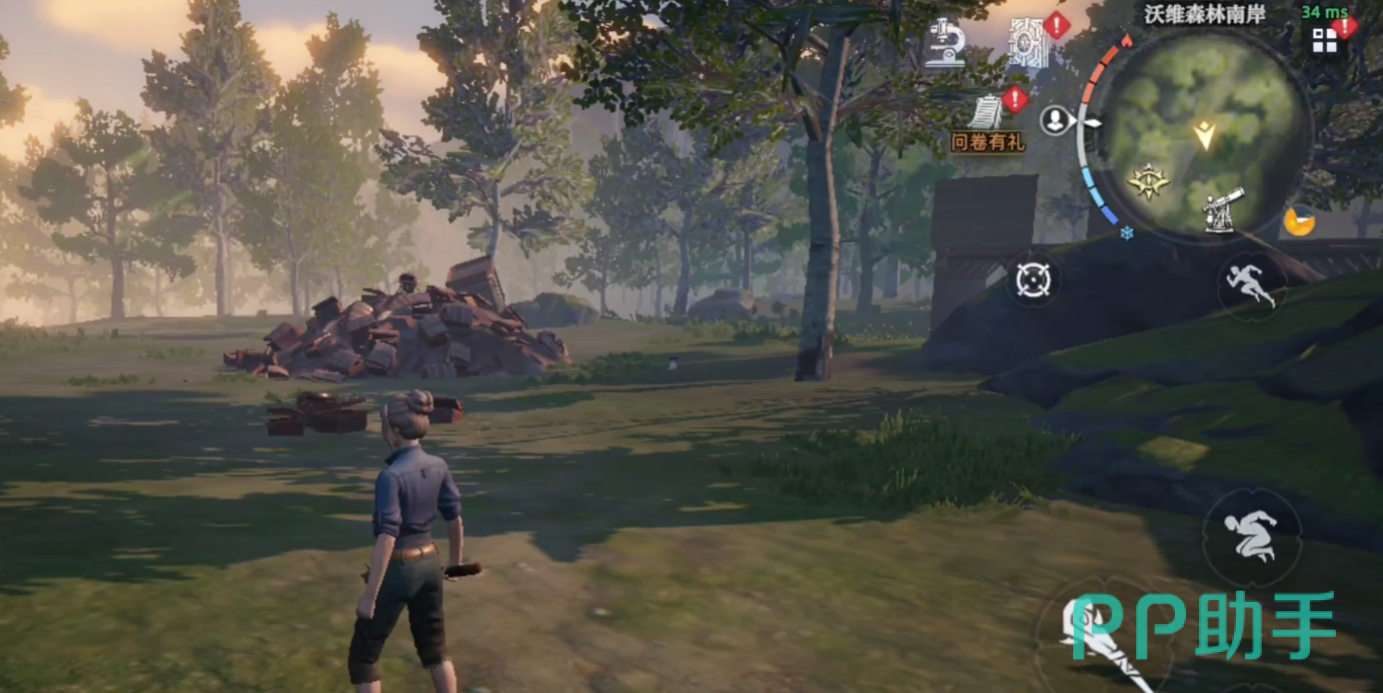The width and height of the screenshot is (1383, 693).
Task: Open the maze-patterned icon with red alert
Action: 1028,43
